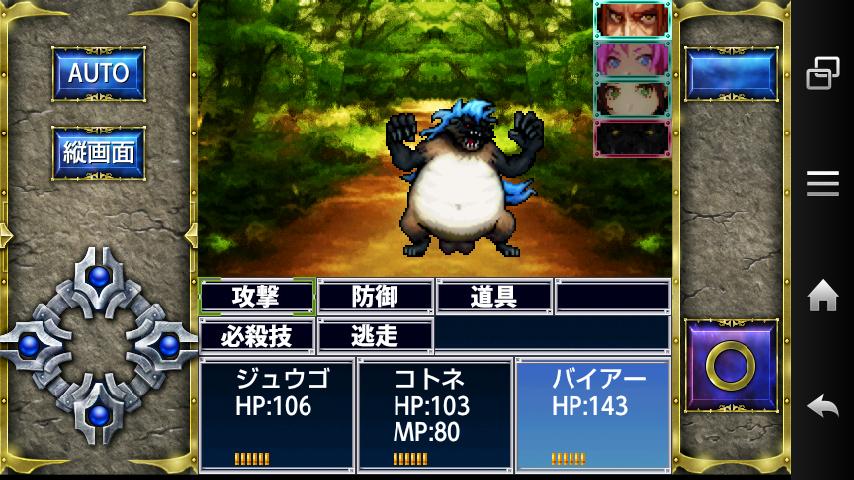Image resolution: width=854 pixels, height=480 pixels.
Task: Tap the gold circle confirm button
Action: [x=730, y=366]
